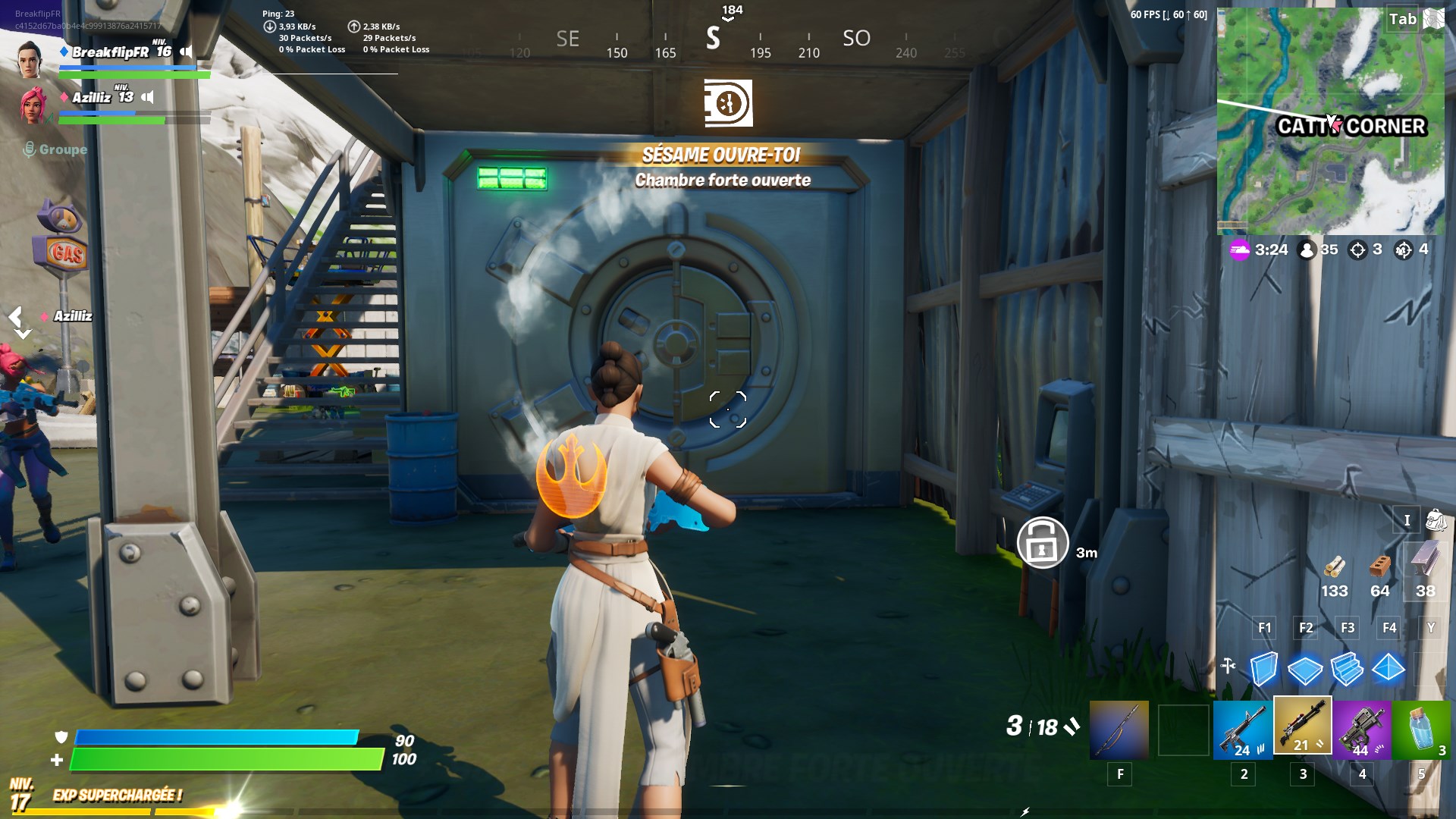Select the wall build piece under F1
The image size is (1456, 819).
[x=1263, y=670]
